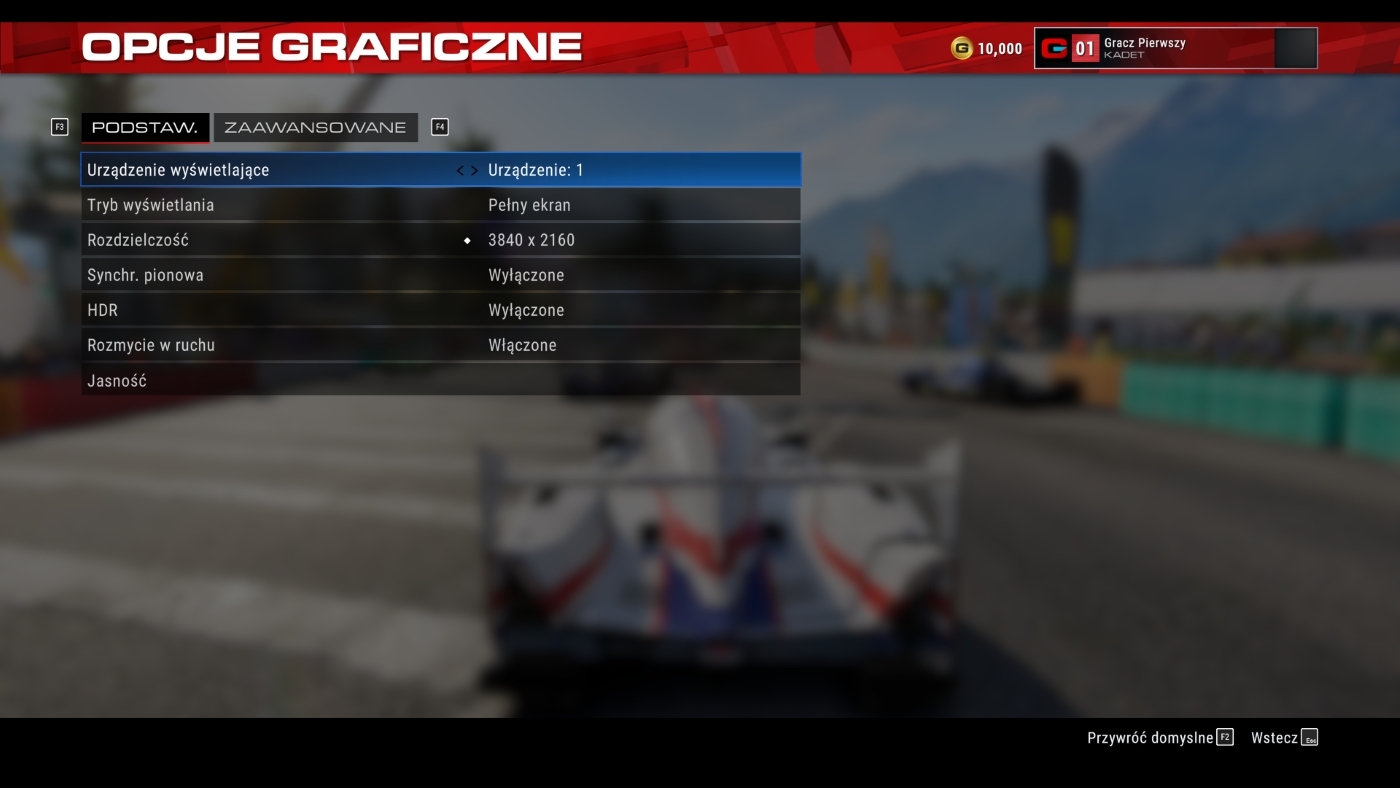The image size is (1400, 788).
Task: Open the Rozdzielczość setting row
Action: 440,240
